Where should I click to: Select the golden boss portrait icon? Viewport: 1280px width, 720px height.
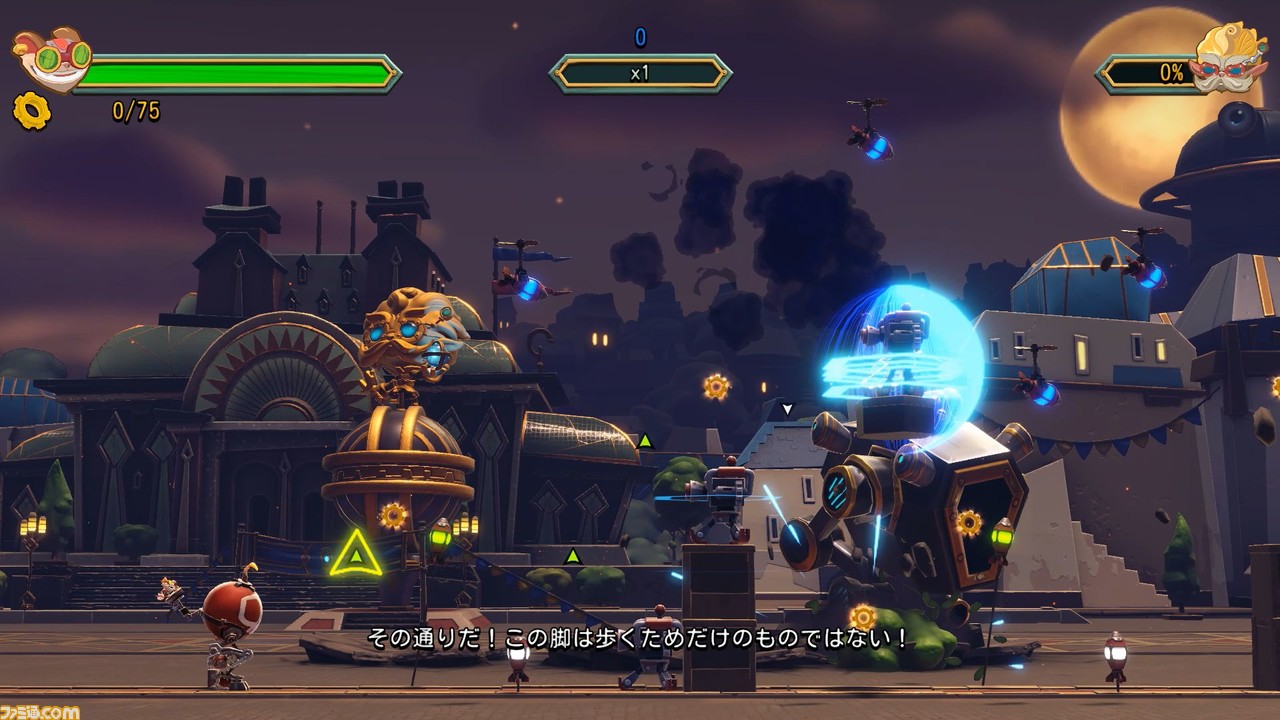coord(1228,59)
